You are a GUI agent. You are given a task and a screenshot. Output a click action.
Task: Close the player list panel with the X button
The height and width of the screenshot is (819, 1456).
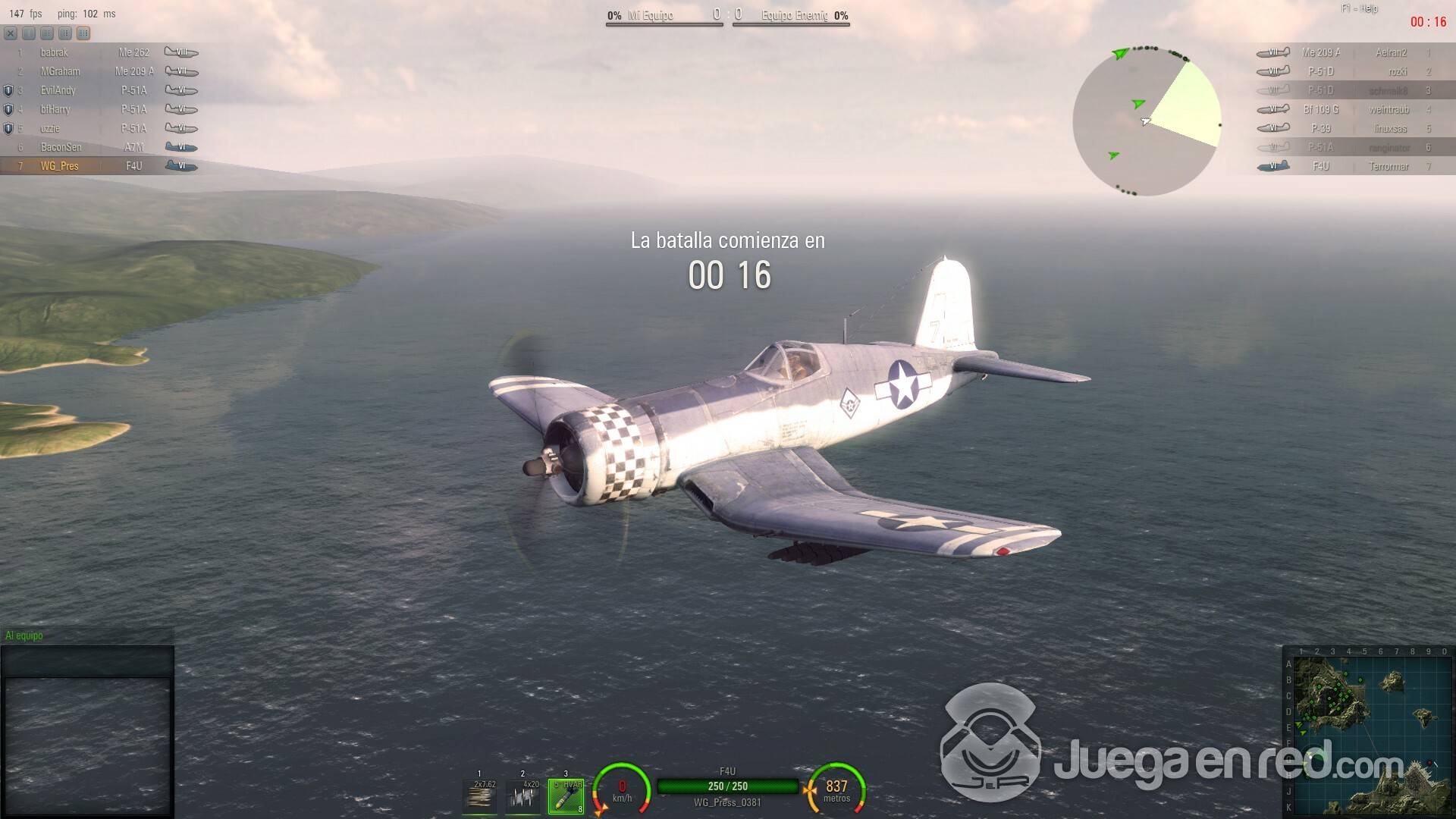(11, 33)
